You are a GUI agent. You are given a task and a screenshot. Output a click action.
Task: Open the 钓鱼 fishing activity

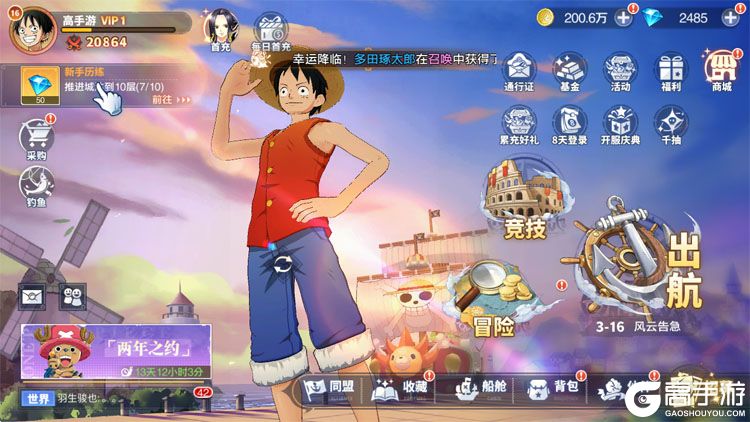click(x=36, y=186)
